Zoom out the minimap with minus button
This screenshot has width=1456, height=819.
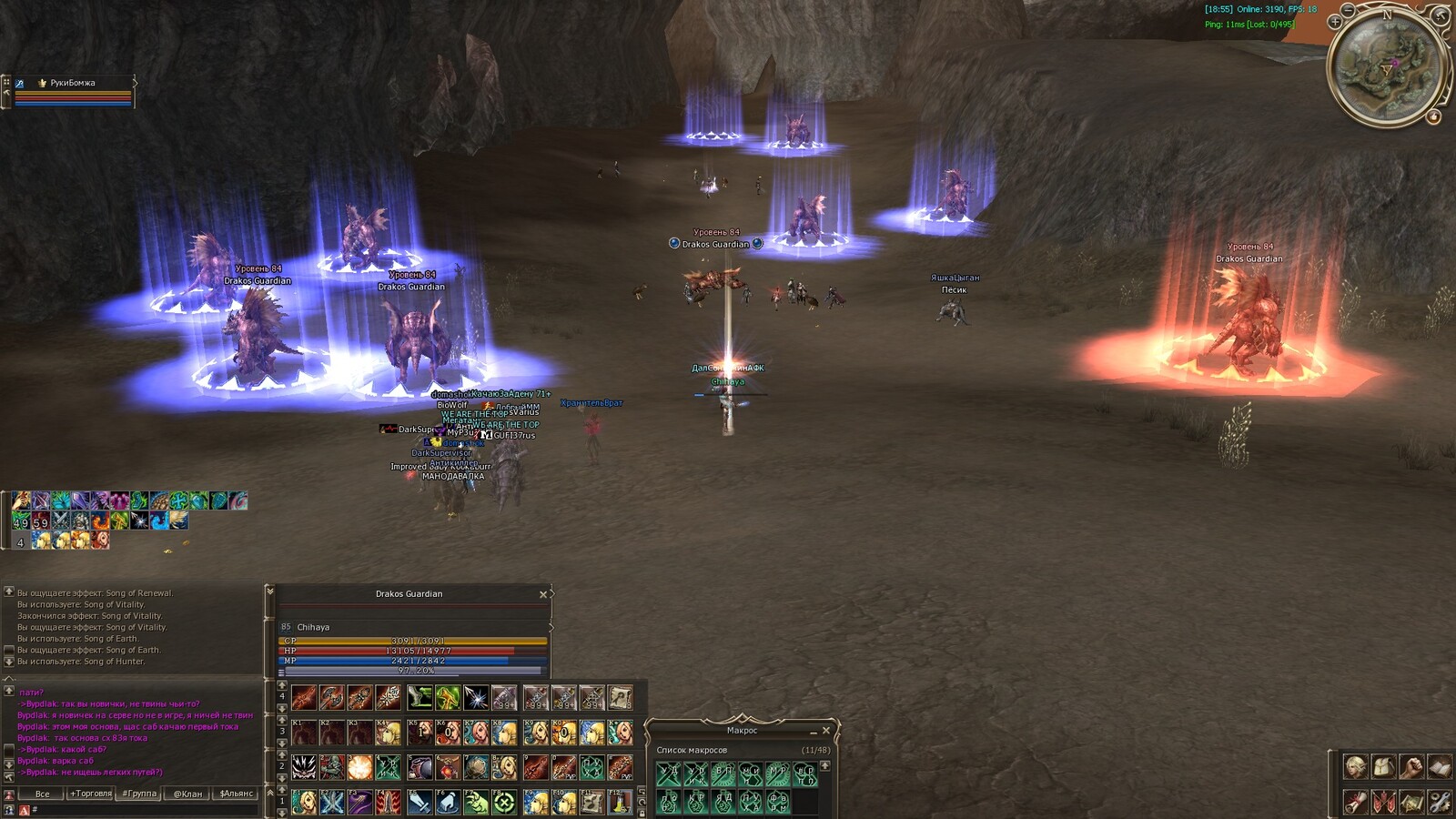pos(1349,10)
